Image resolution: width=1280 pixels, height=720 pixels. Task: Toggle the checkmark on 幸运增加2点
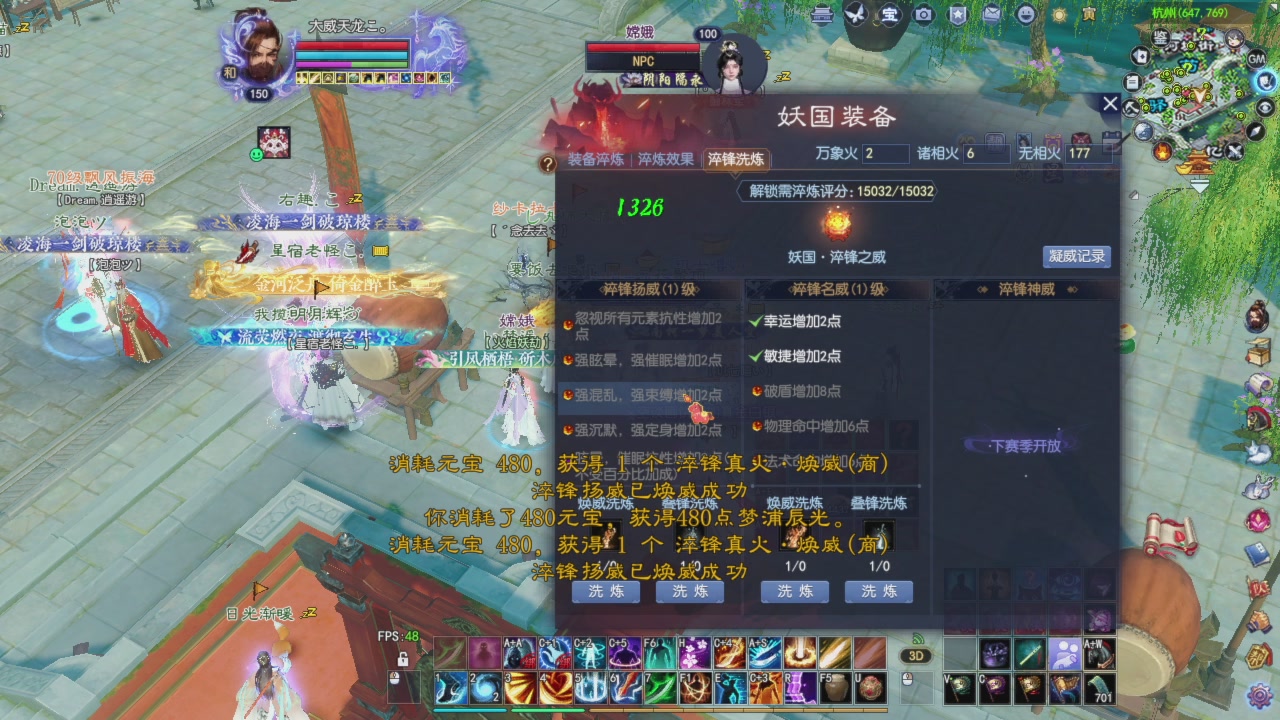[x=754, y=321]
